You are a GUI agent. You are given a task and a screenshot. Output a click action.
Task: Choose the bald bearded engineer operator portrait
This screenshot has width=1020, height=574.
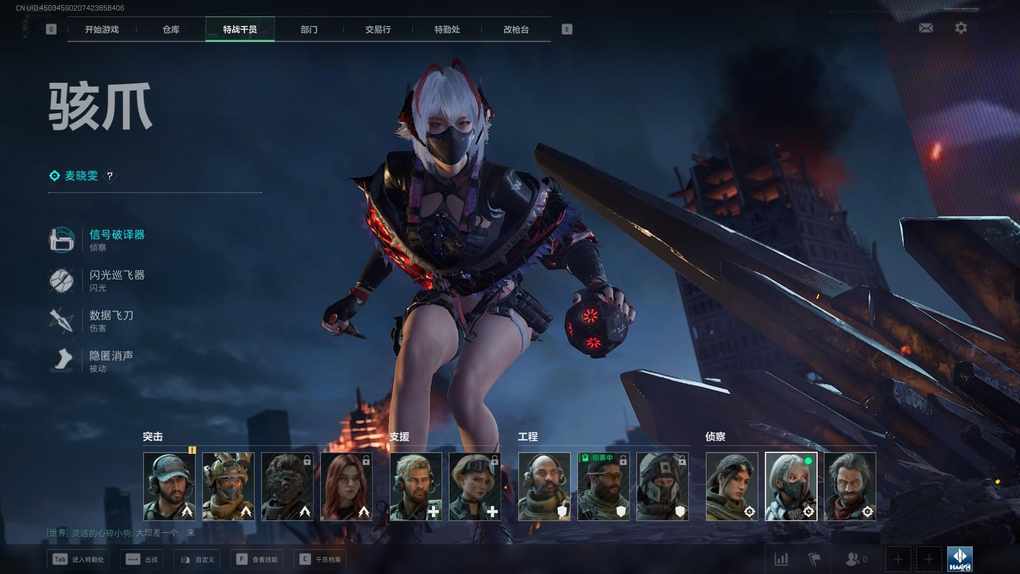pos(544,486)
